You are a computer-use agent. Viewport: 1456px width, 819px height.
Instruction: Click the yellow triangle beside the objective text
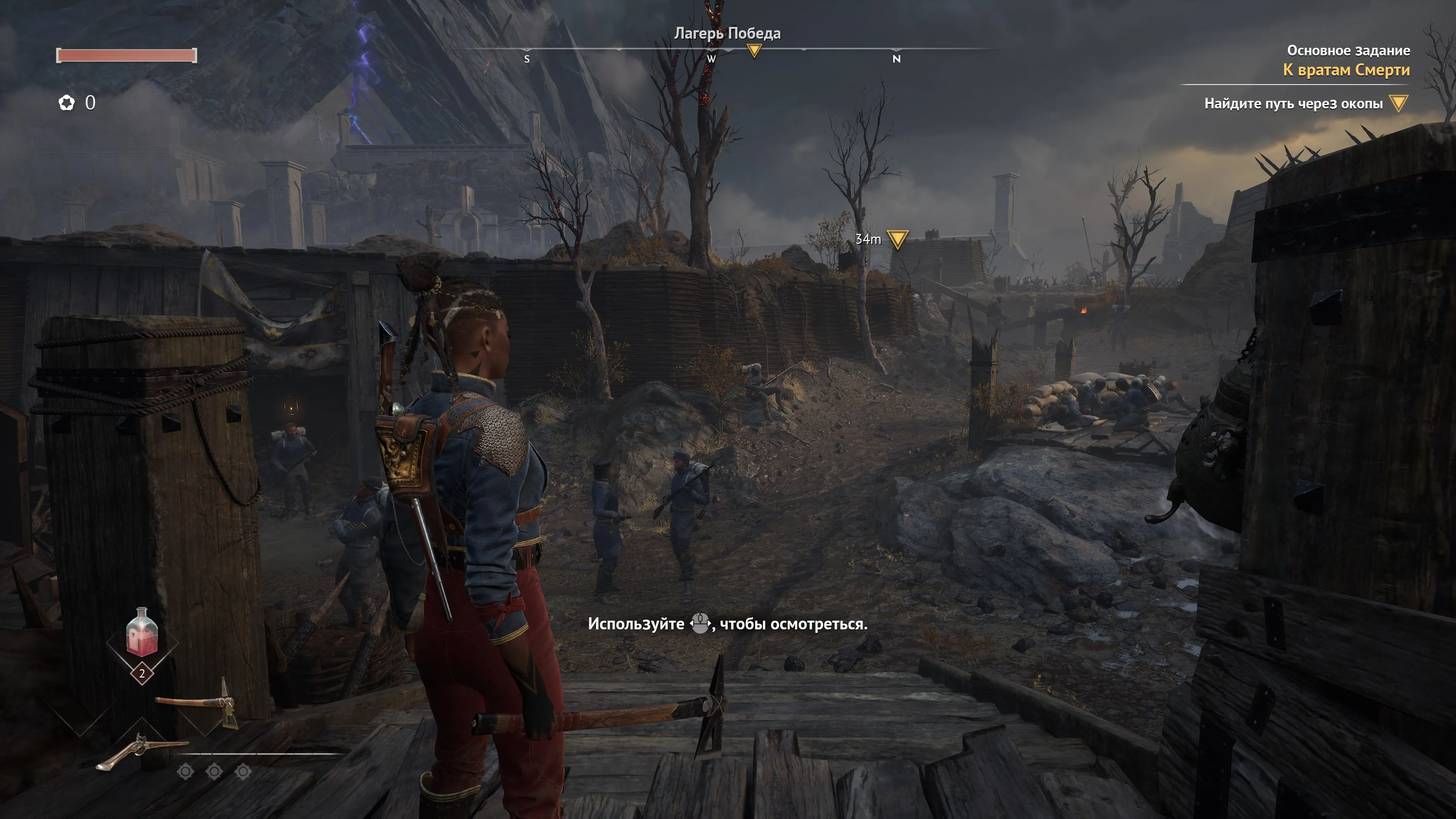(1398, 103)
